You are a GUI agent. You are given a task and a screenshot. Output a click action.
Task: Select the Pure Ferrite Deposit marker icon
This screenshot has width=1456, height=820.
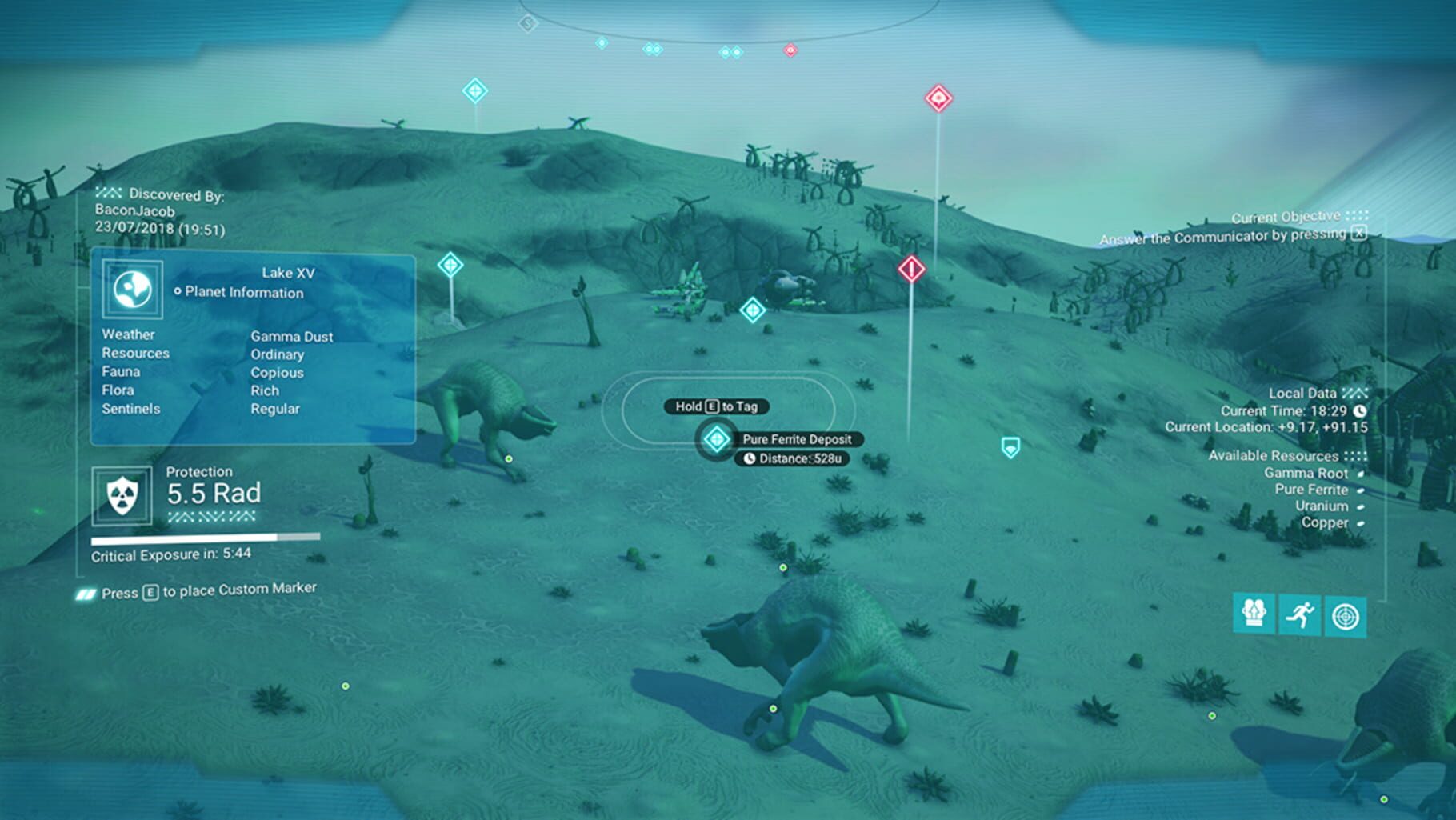(x=714, y=439)
